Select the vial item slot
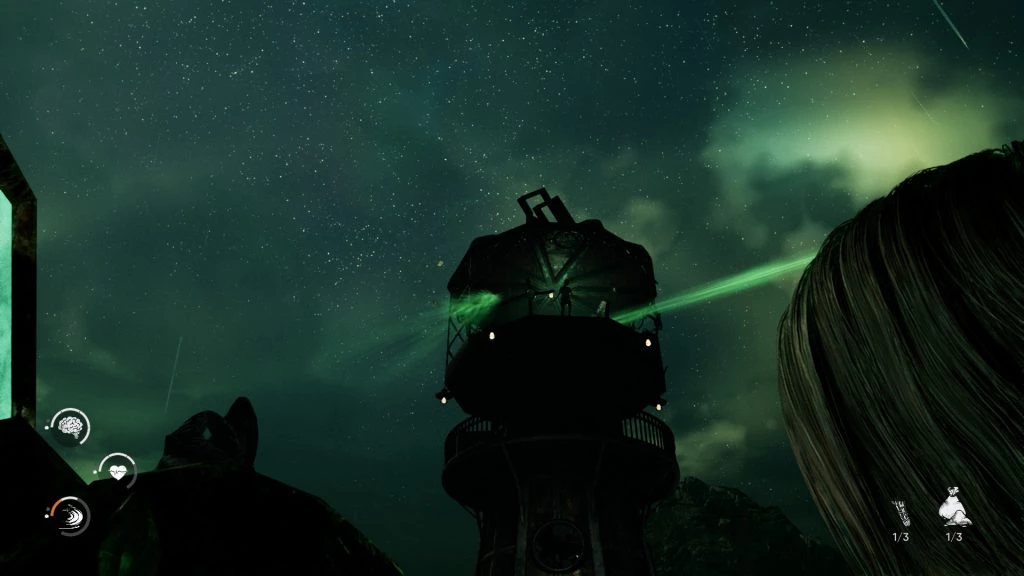 (901, 512)
